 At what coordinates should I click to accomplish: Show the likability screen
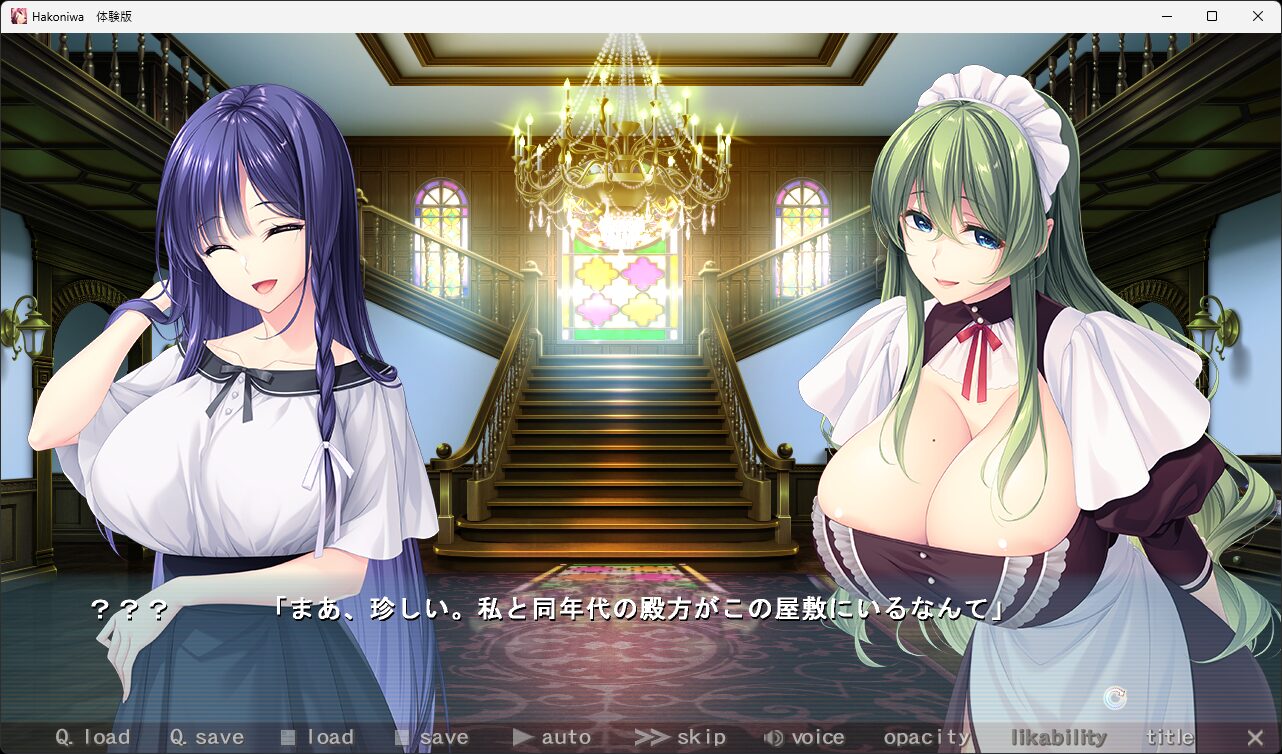click(x=1058, y=738)
